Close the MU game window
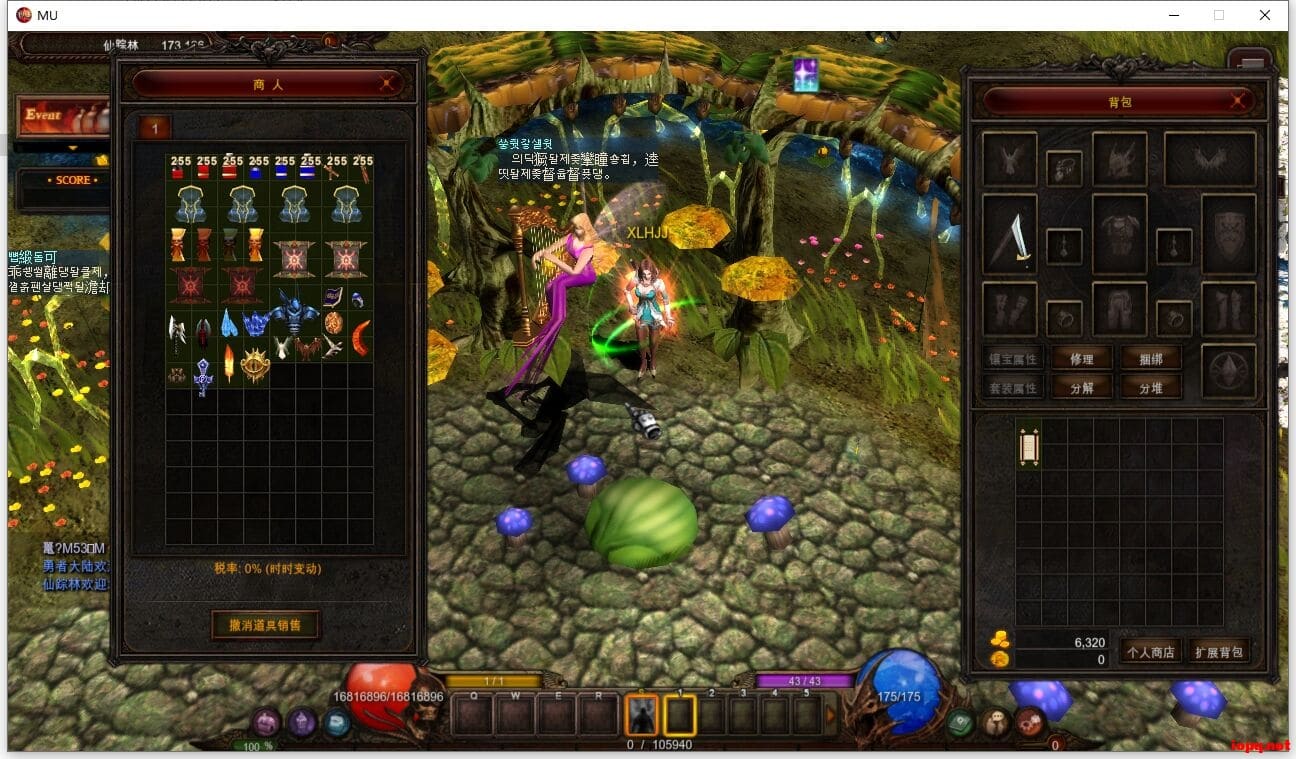Viewport: 1296px width, 759px height. pyautogui.click(x=1265, y=15)
